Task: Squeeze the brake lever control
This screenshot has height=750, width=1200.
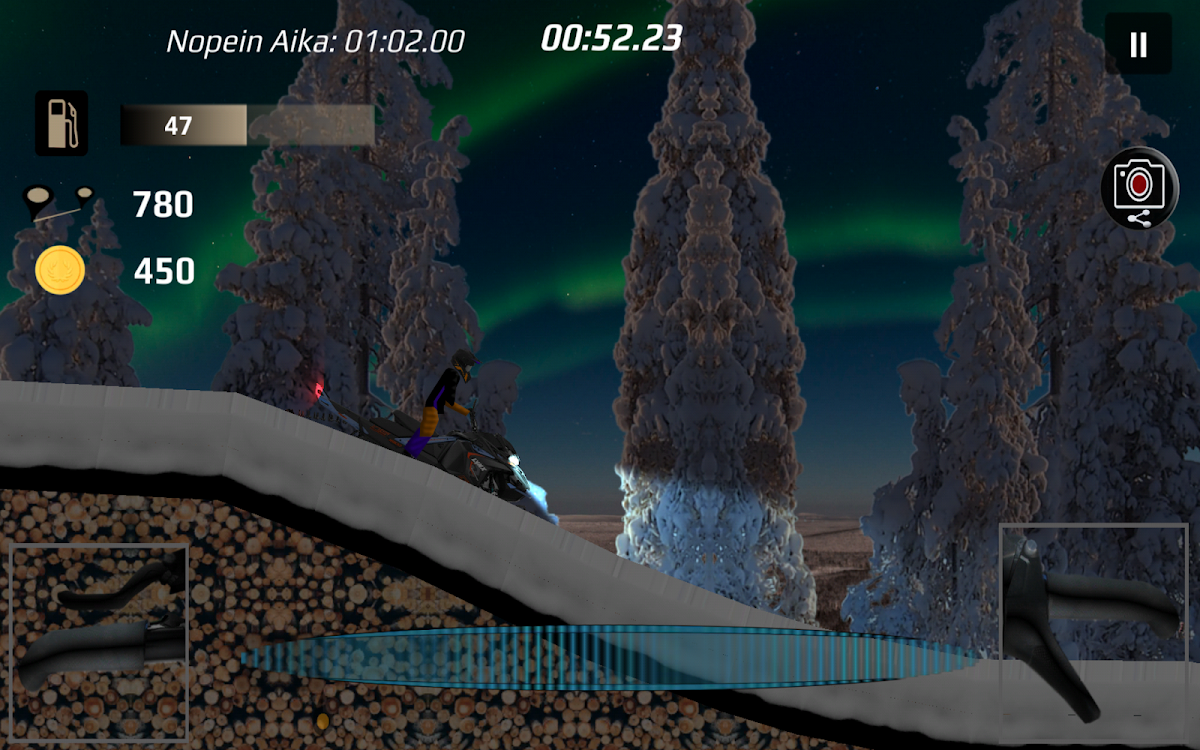Action: (99, 630)
